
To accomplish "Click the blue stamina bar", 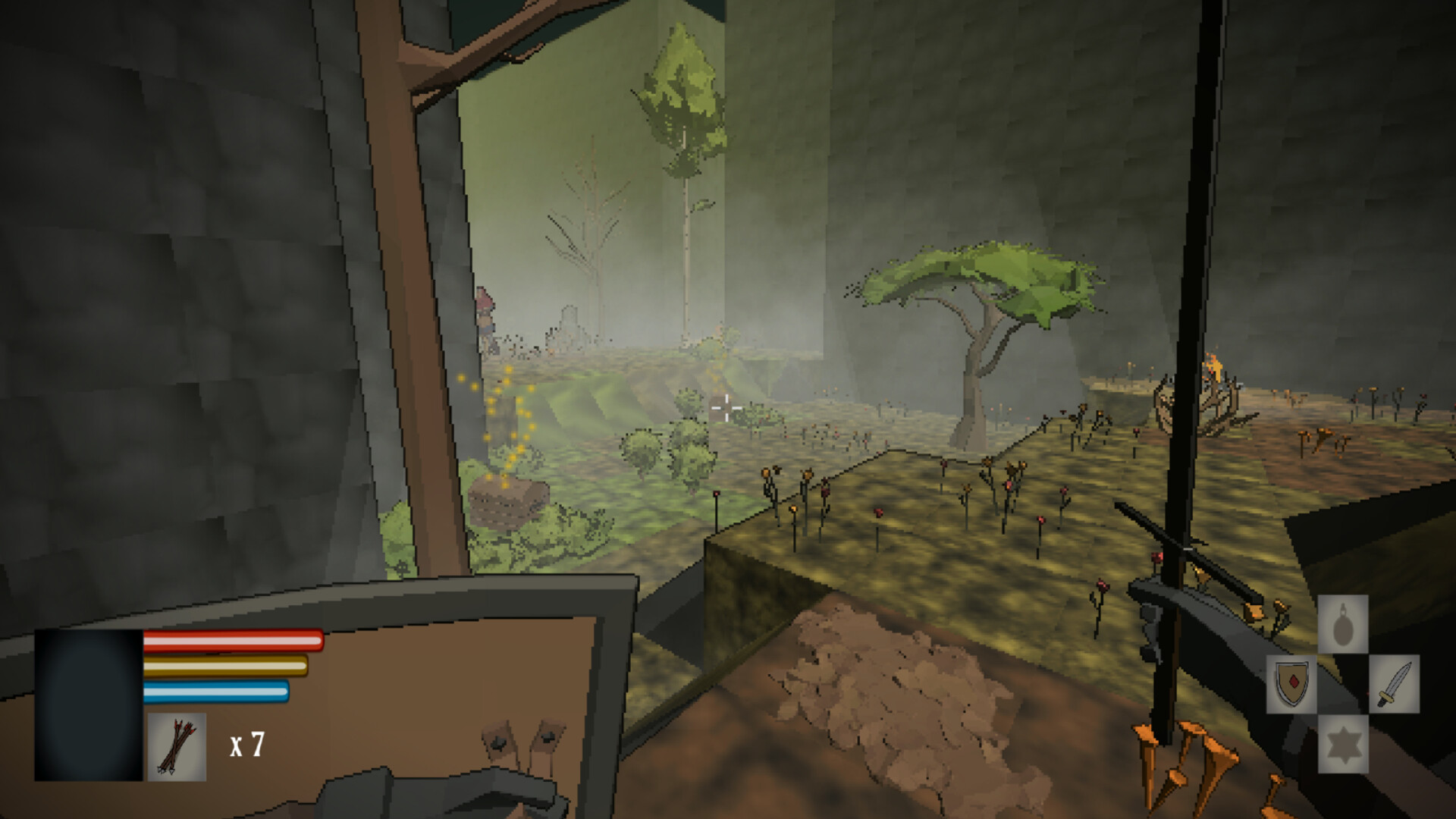I will [x=215, y=692].
